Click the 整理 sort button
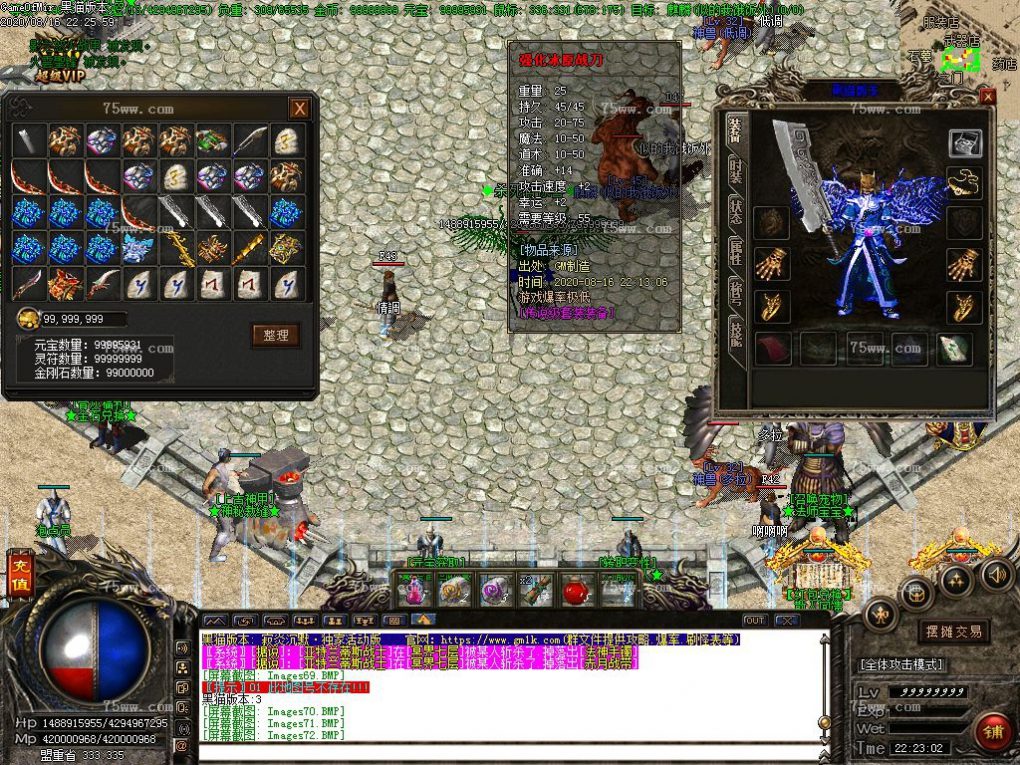This screenshot has width=1020, height=765. 275,335
